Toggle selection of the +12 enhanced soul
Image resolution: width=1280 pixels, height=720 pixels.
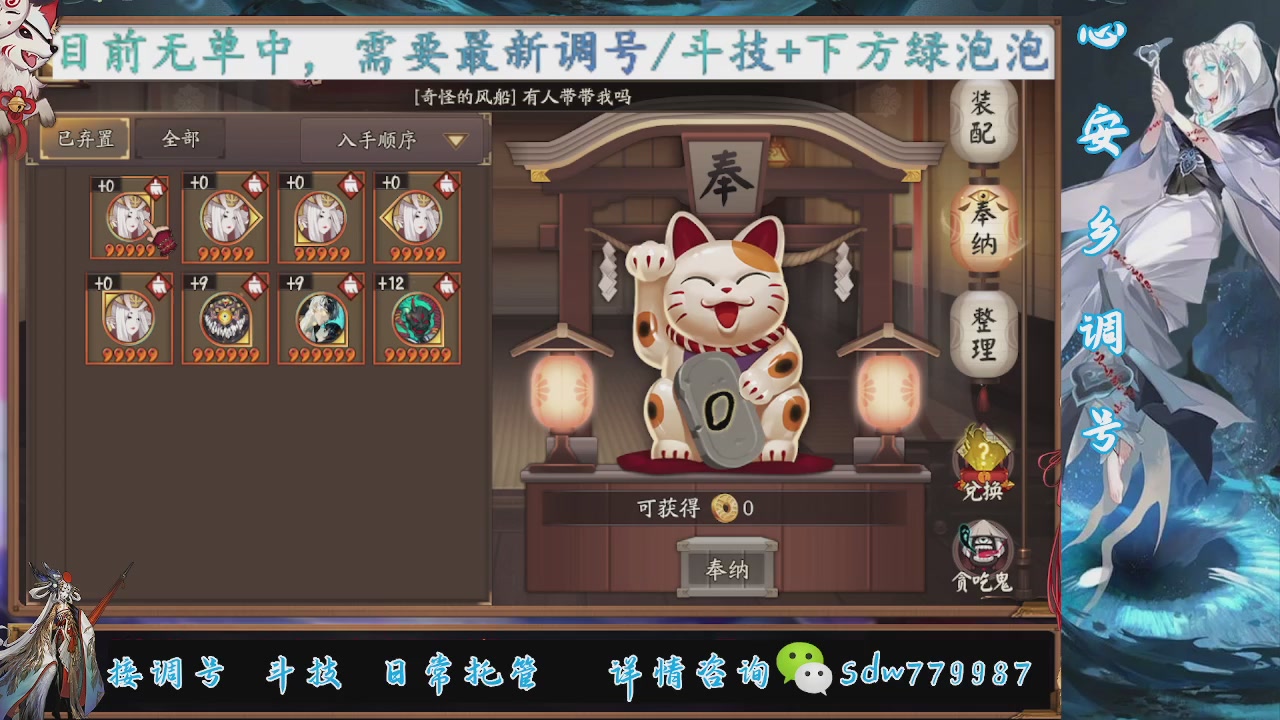(x=418, y=318)
